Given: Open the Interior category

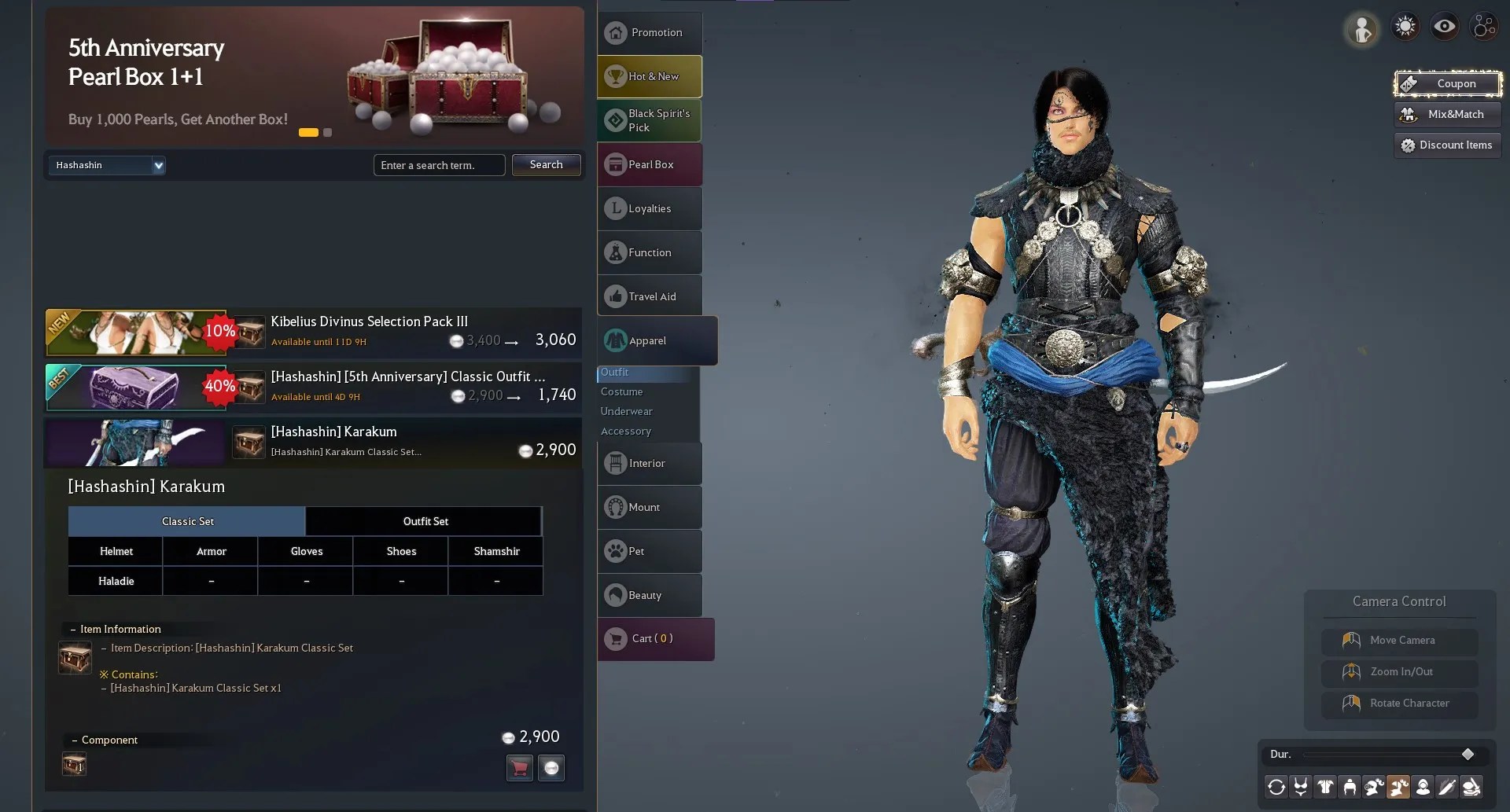Looking at the screenshot, I should [x=650, y=463].
